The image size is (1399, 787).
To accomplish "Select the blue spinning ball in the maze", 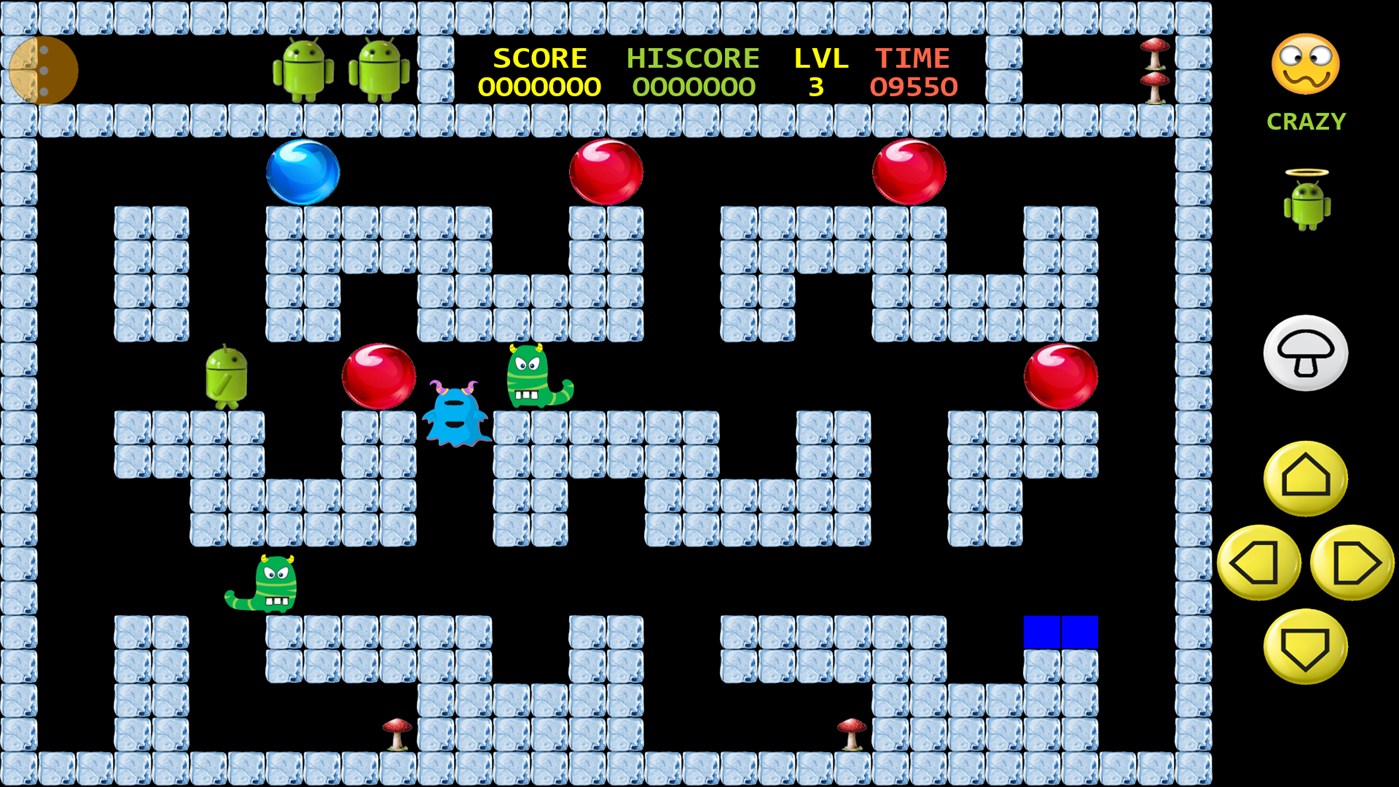I will click(x=302, y=171).
